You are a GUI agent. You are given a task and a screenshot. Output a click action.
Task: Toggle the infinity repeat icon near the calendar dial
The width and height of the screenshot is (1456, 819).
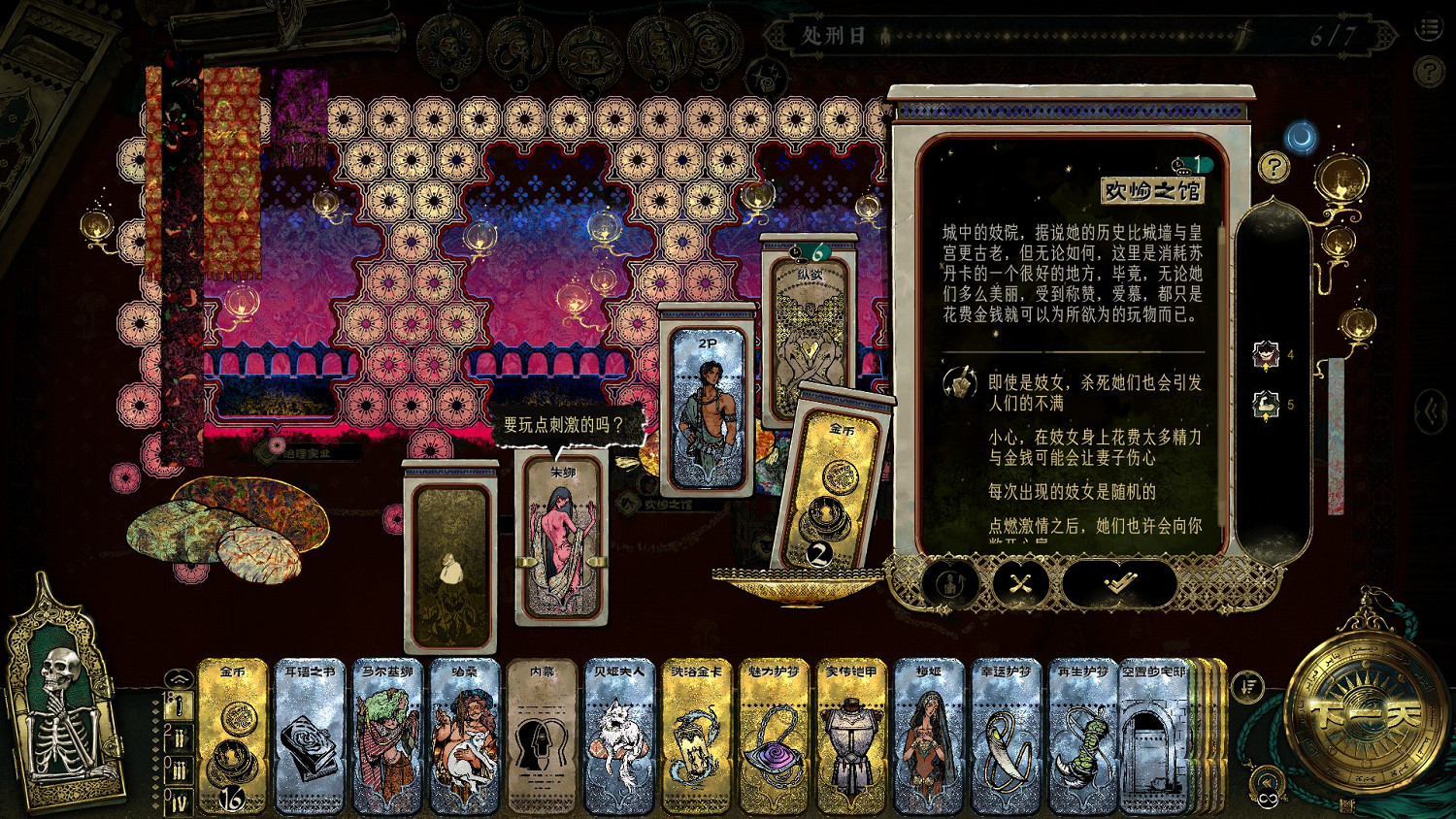click(1270, 797)
